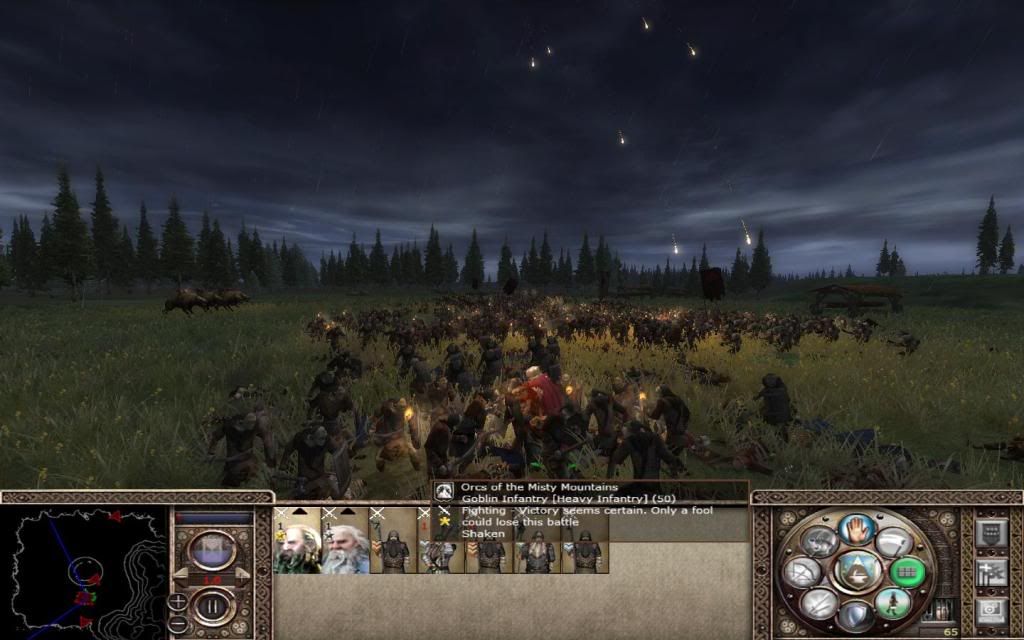This screenshot has width=1024, height=640.
Task: Click the crossed swords command wheel icon
Action: [818, 603]
